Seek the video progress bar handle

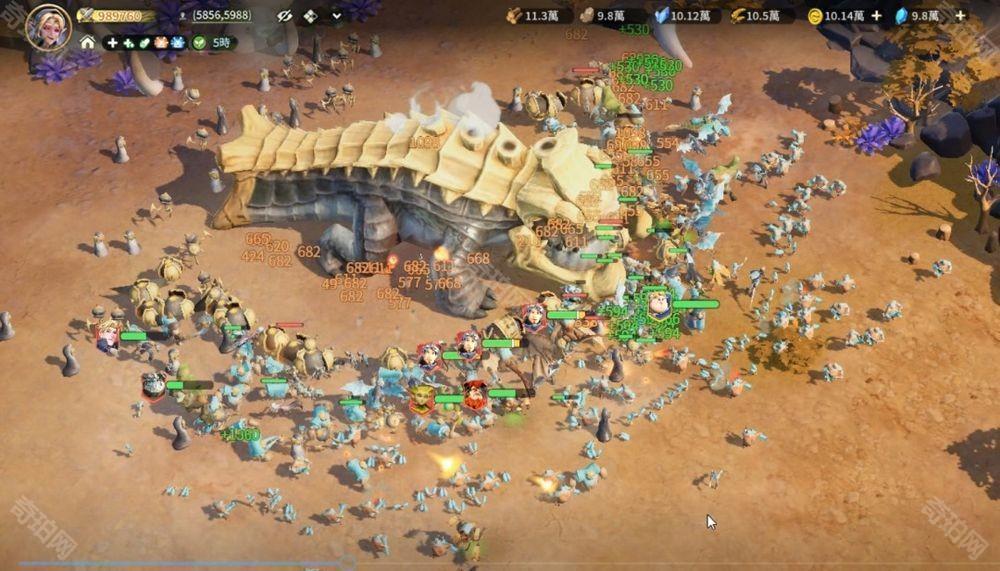(347, 565)
